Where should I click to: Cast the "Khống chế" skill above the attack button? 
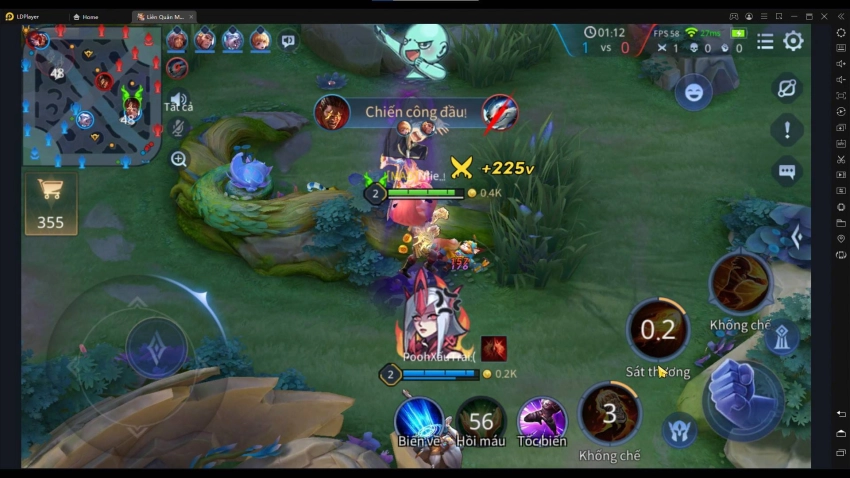click(740, 284)
